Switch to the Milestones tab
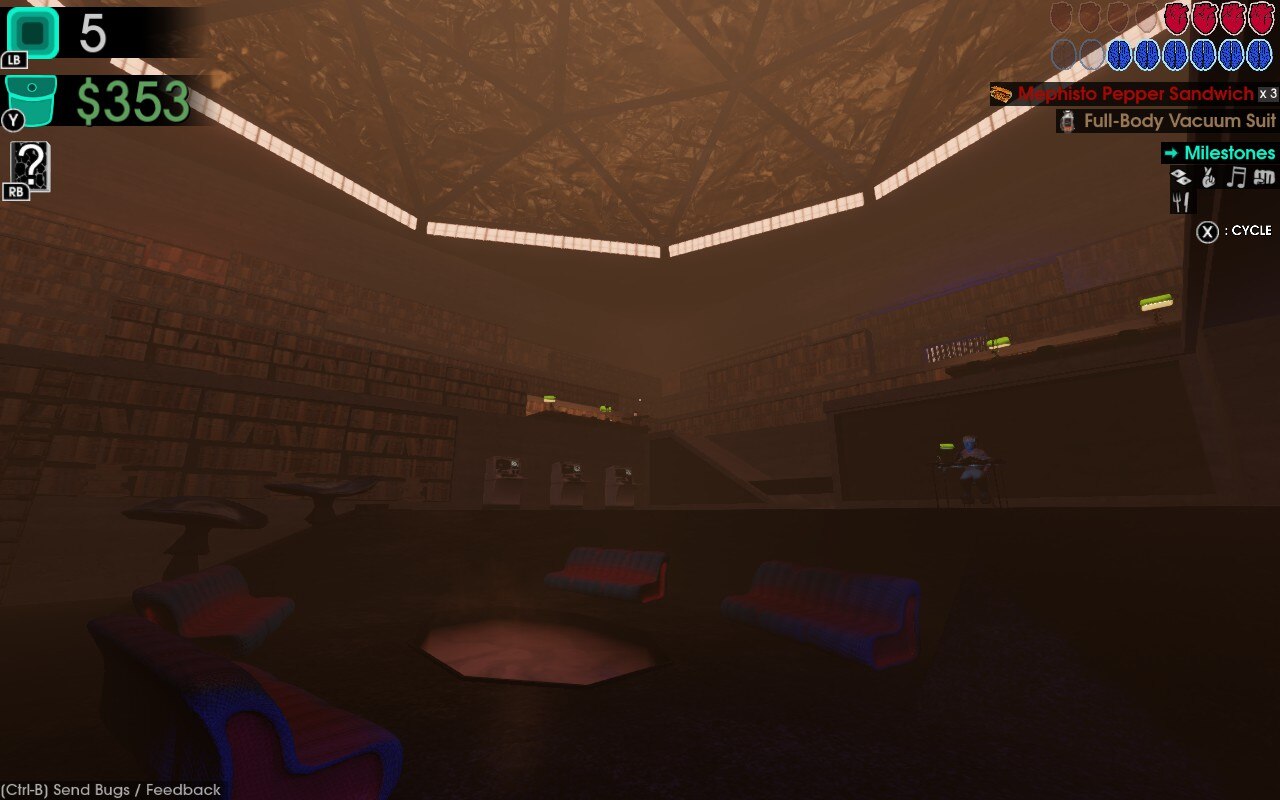 pos(1230,152)
